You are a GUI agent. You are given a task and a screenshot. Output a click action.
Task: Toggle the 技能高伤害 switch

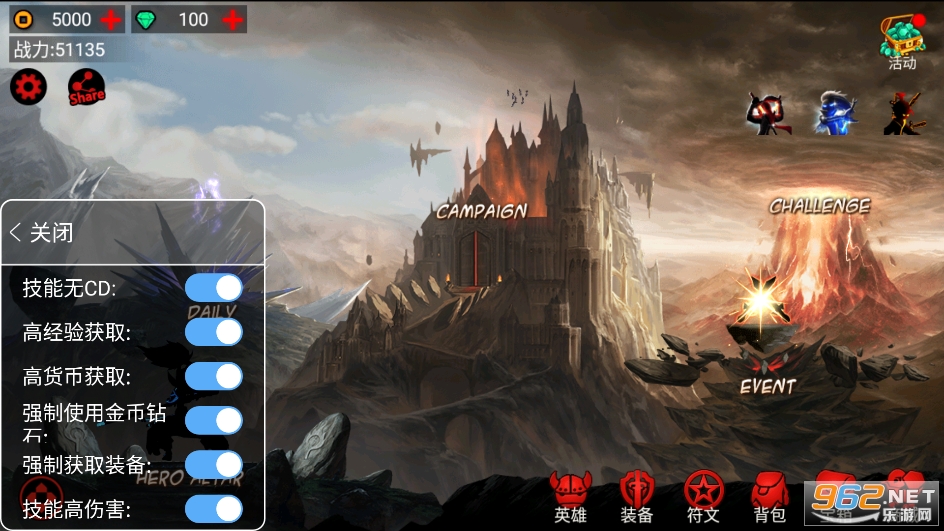pyautogui.click(x=214, y=509)
